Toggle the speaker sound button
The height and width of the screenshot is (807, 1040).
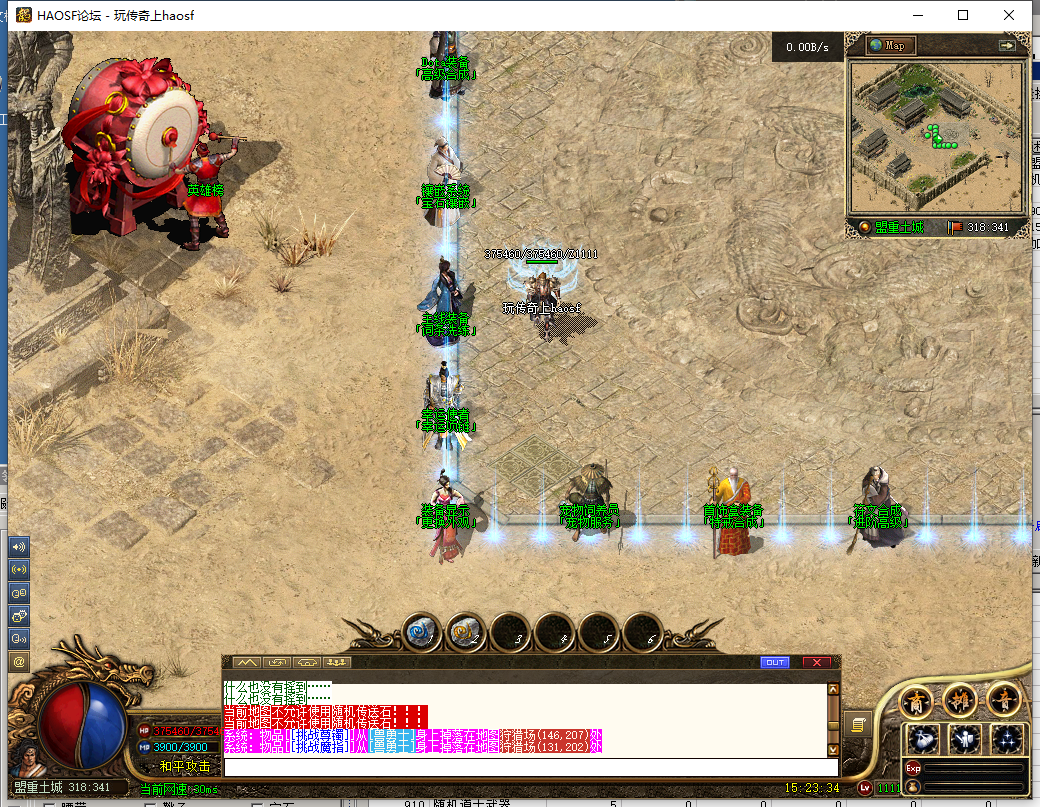[x=19, y=547]
